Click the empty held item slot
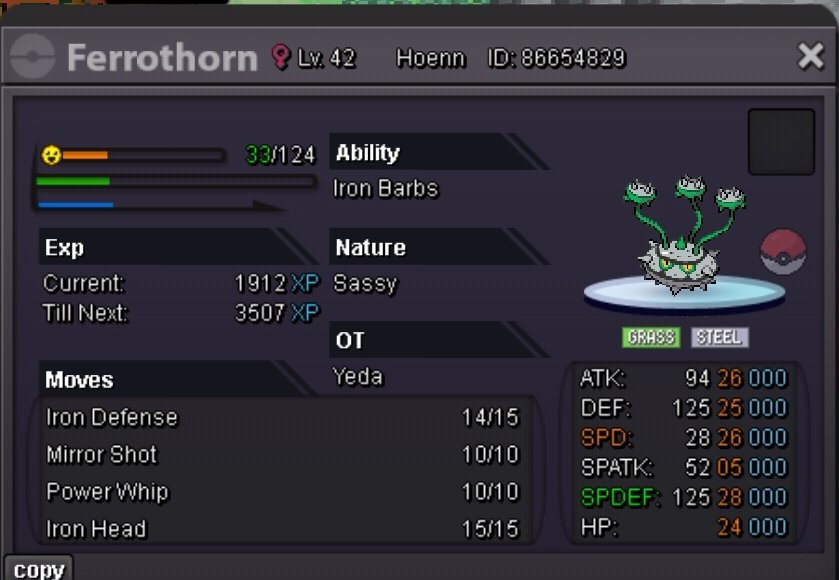Screen dimensions: 839x580 (781, 142)
